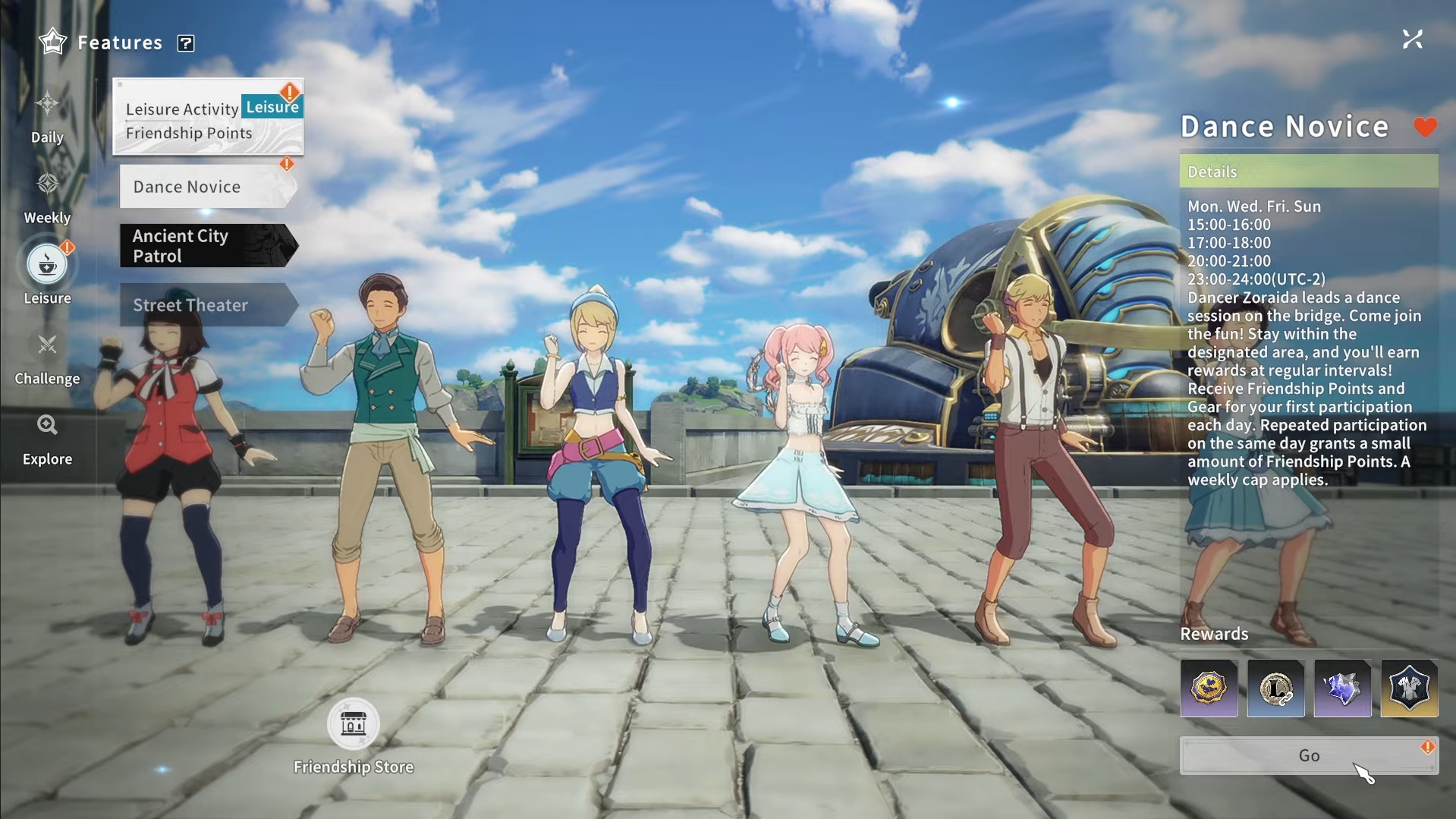Open the Challenge tab
The image size is (1456, 819).
[47, 358]
